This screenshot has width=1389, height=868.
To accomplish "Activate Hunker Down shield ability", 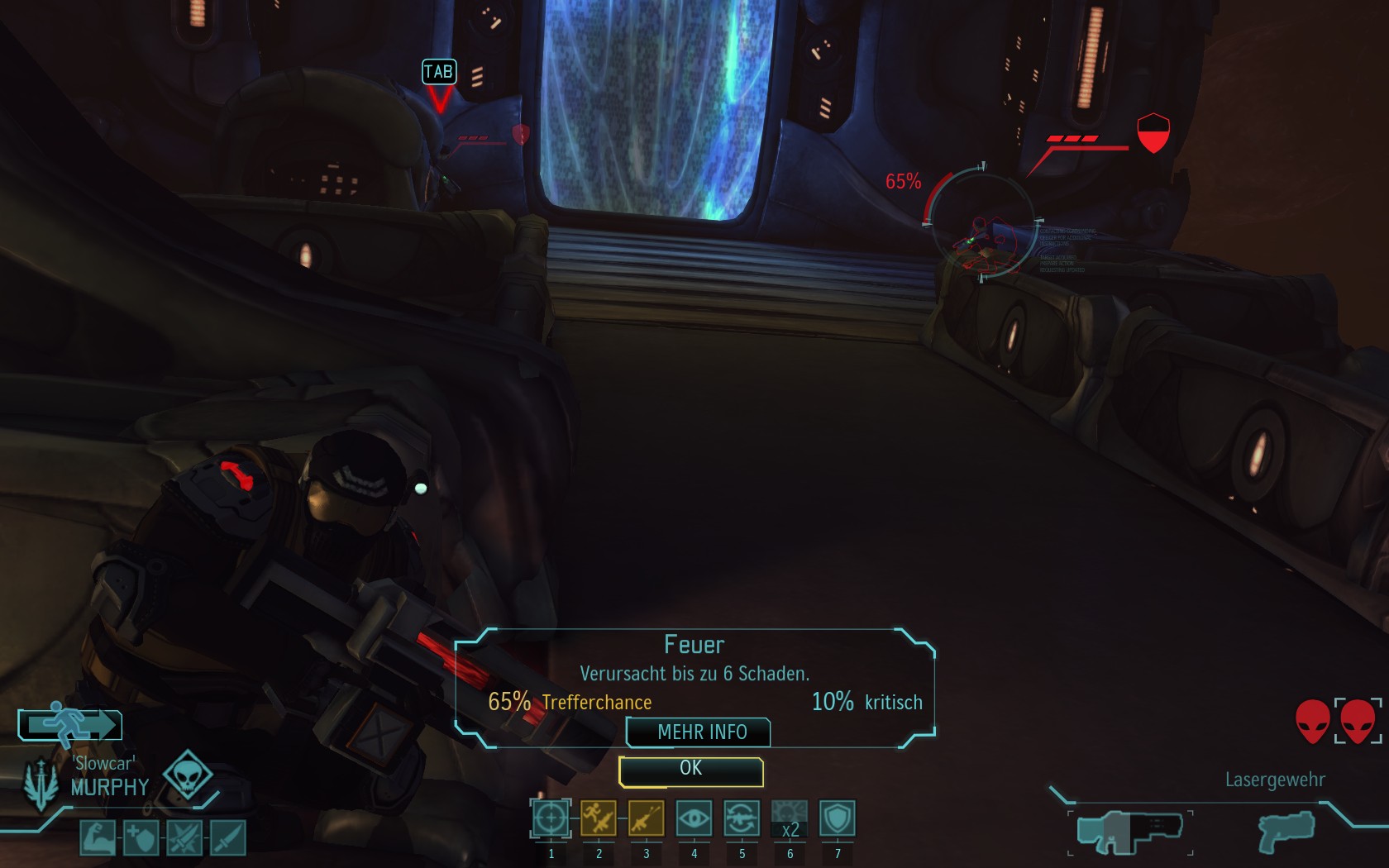I will (838, 819).
